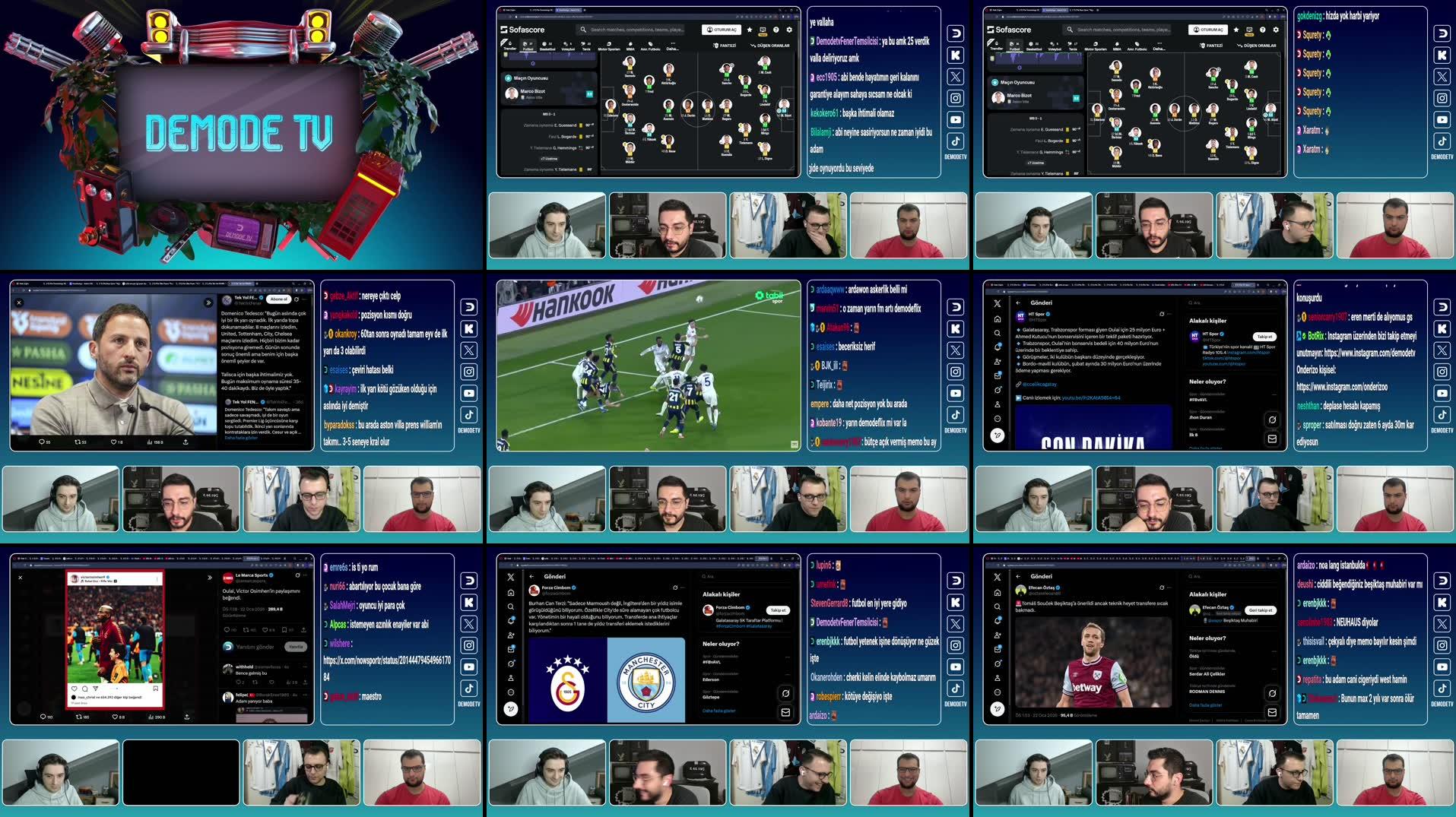
Task: Open the YouTube icon in the overlay sidebar
Action: point(956,119)
